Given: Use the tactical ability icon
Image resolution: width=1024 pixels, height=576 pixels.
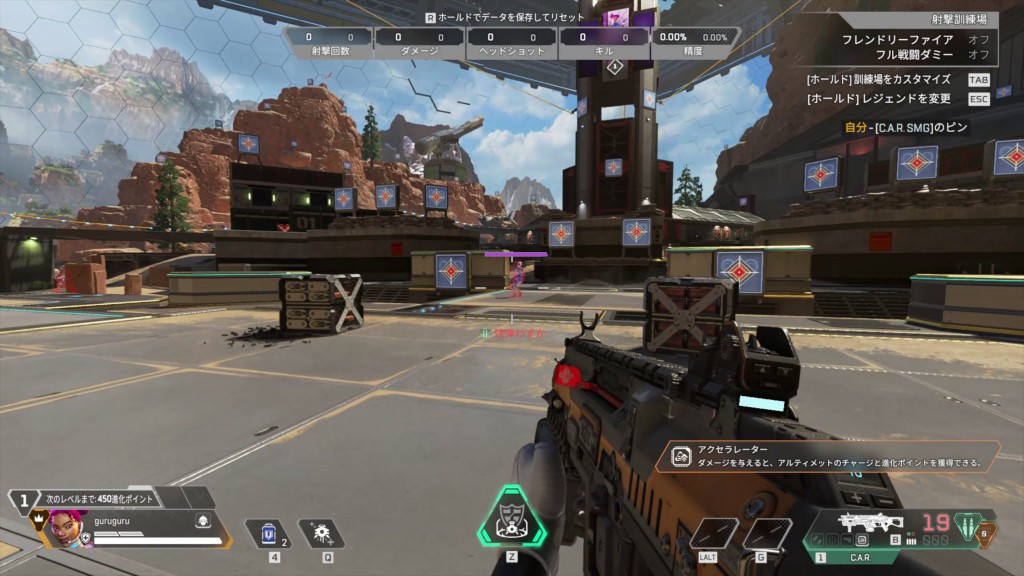Looking at the screenshot, I should pos(321,533).
